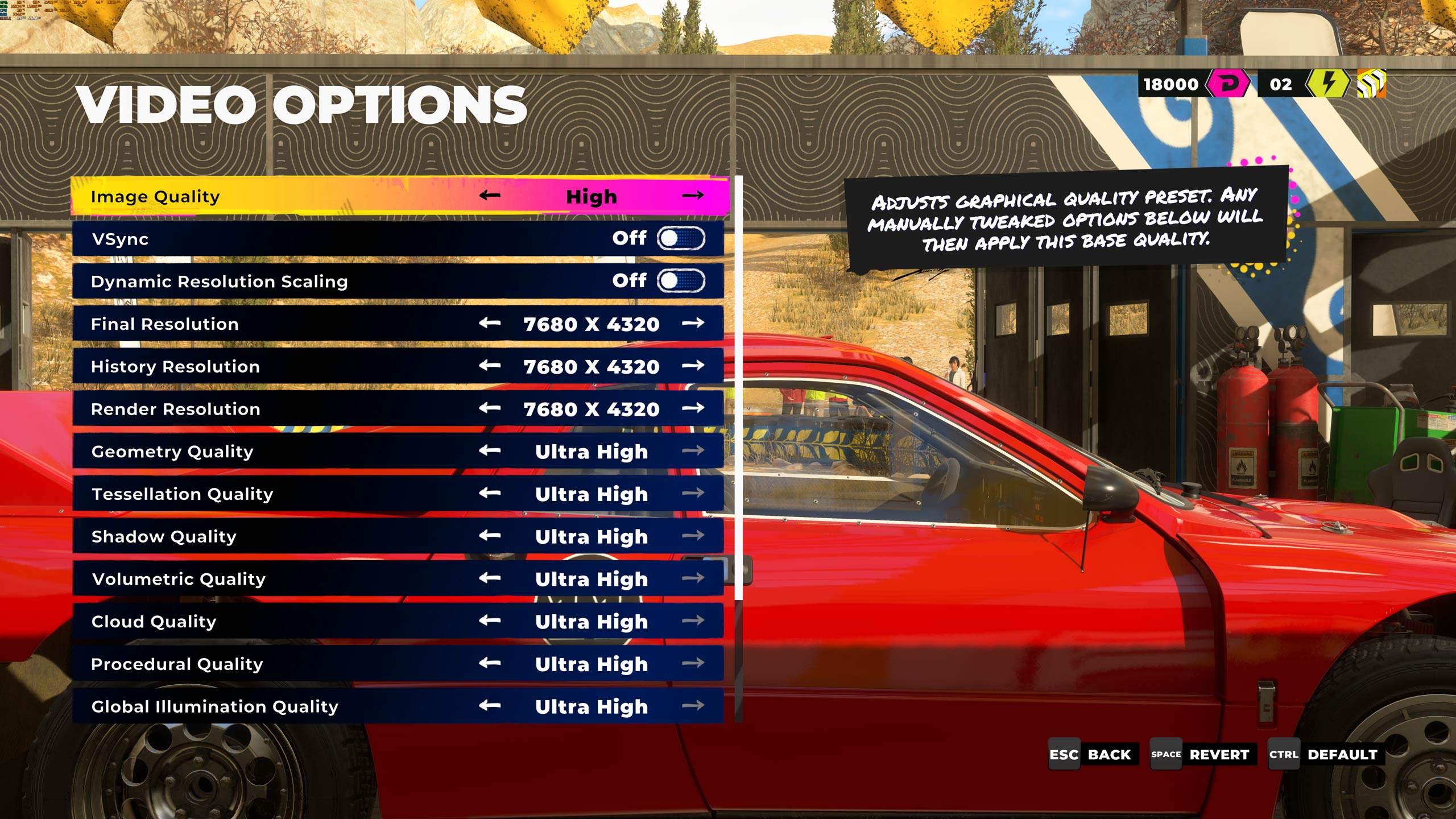Viewport: 1456px width, 819px height.
Task: Toggle the VSync switch
Action: coord(681,238)
